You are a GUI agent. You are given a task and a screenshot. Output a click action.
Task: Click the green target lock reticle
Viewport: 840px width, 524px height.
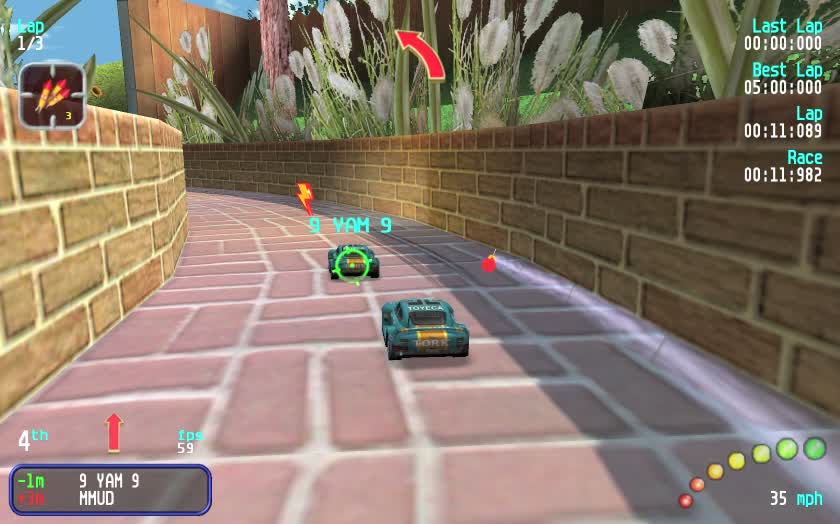(x=352, y=263)
